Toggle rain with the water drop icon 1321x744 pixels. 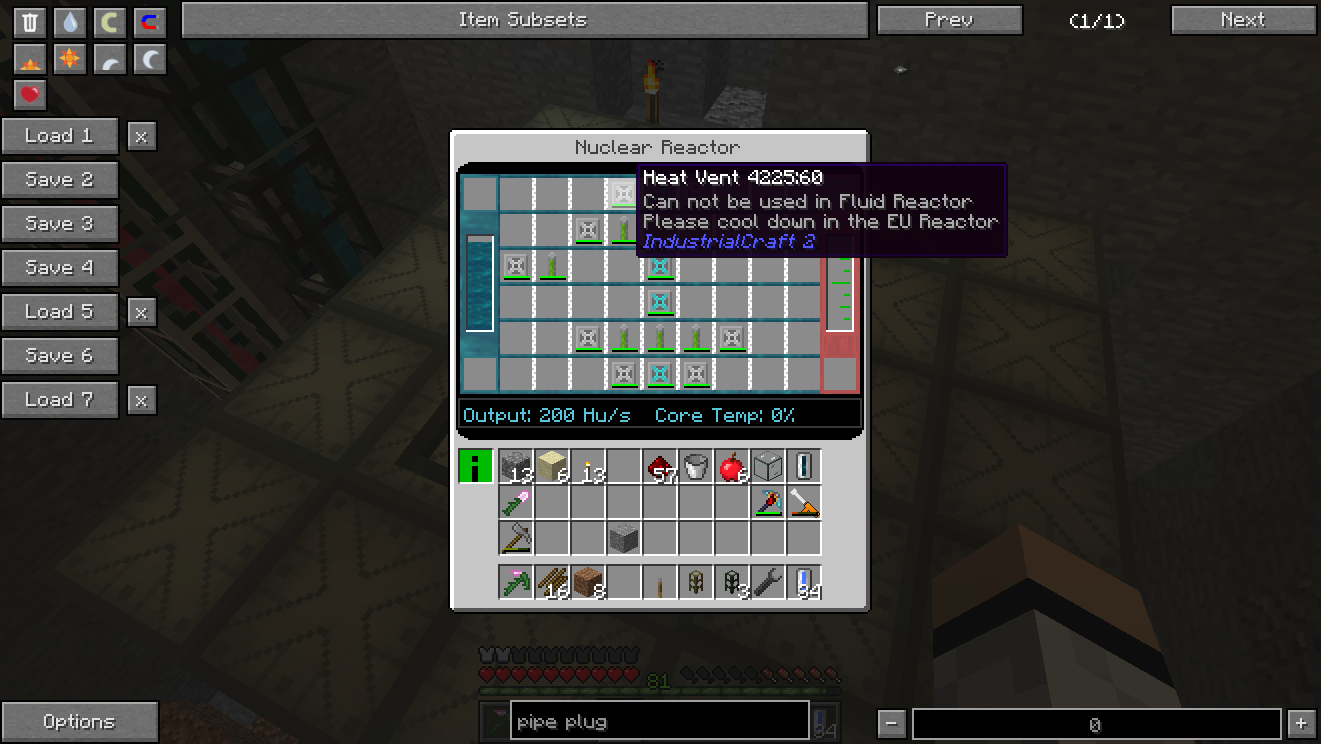tap(69, 22)
